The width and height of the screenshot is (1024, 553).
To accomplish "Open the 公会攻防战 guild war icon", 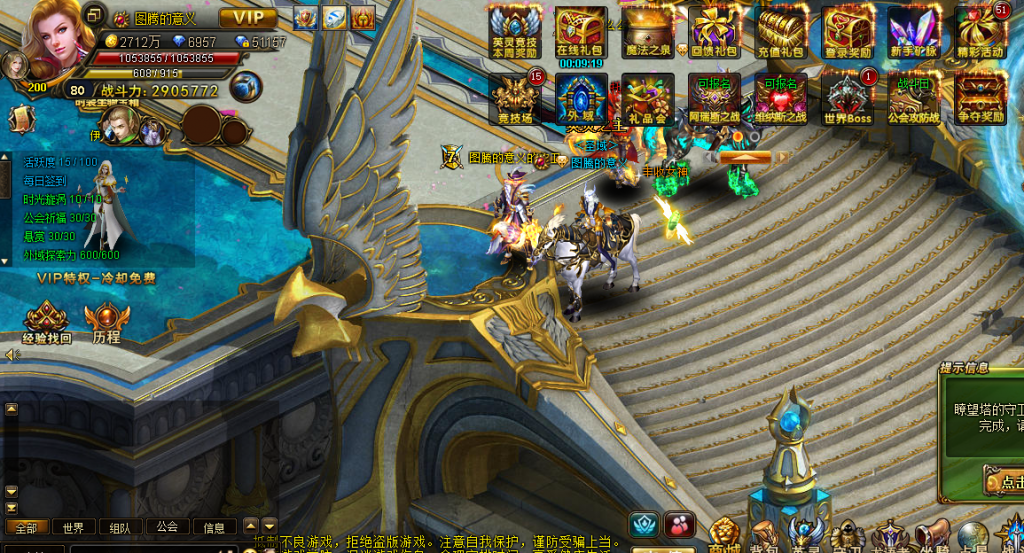I will (x=914, y=98).
